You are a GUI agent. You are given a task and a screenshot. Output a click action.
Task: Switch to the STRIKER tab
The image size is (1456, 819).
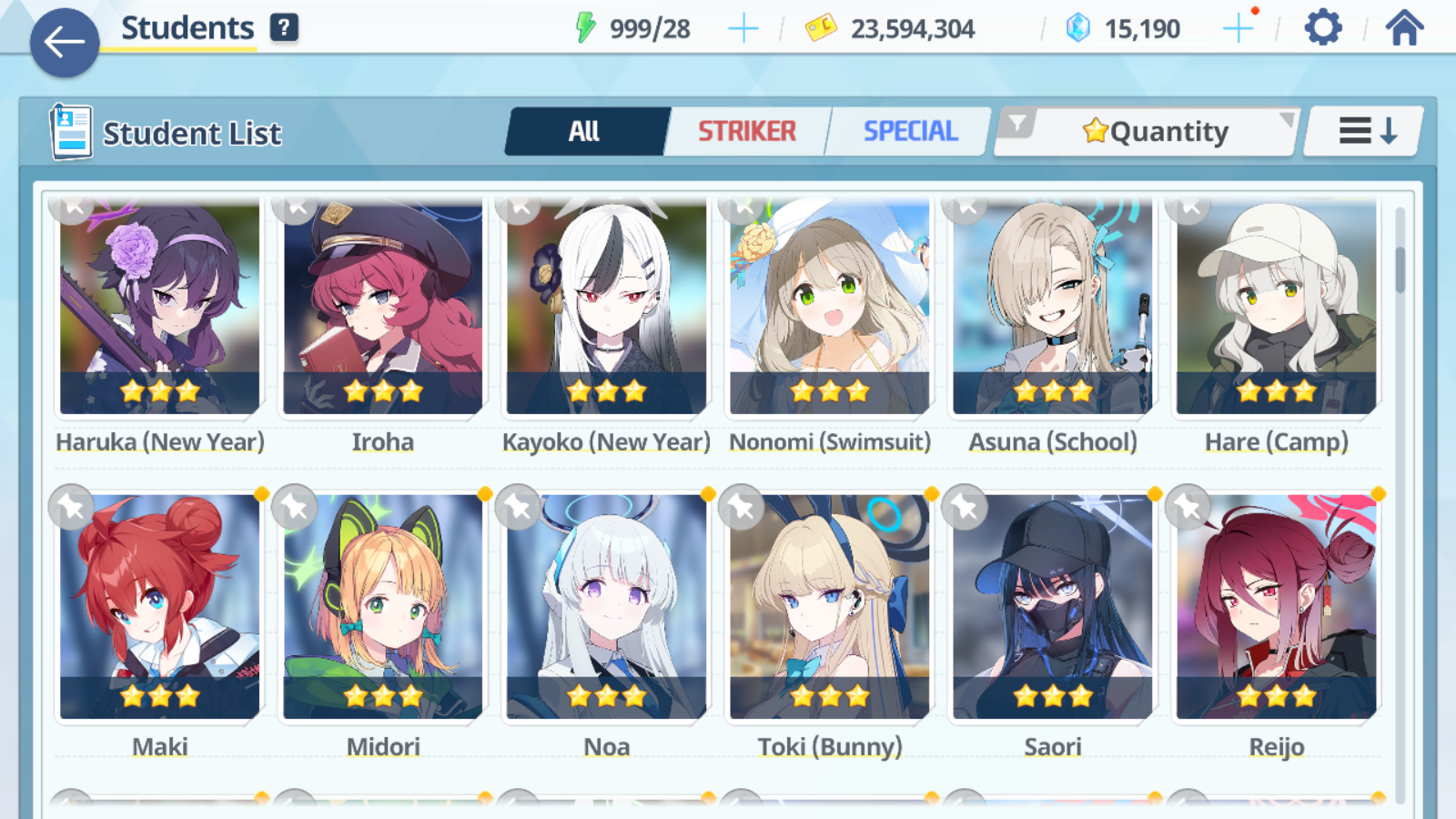pos(746,130)
